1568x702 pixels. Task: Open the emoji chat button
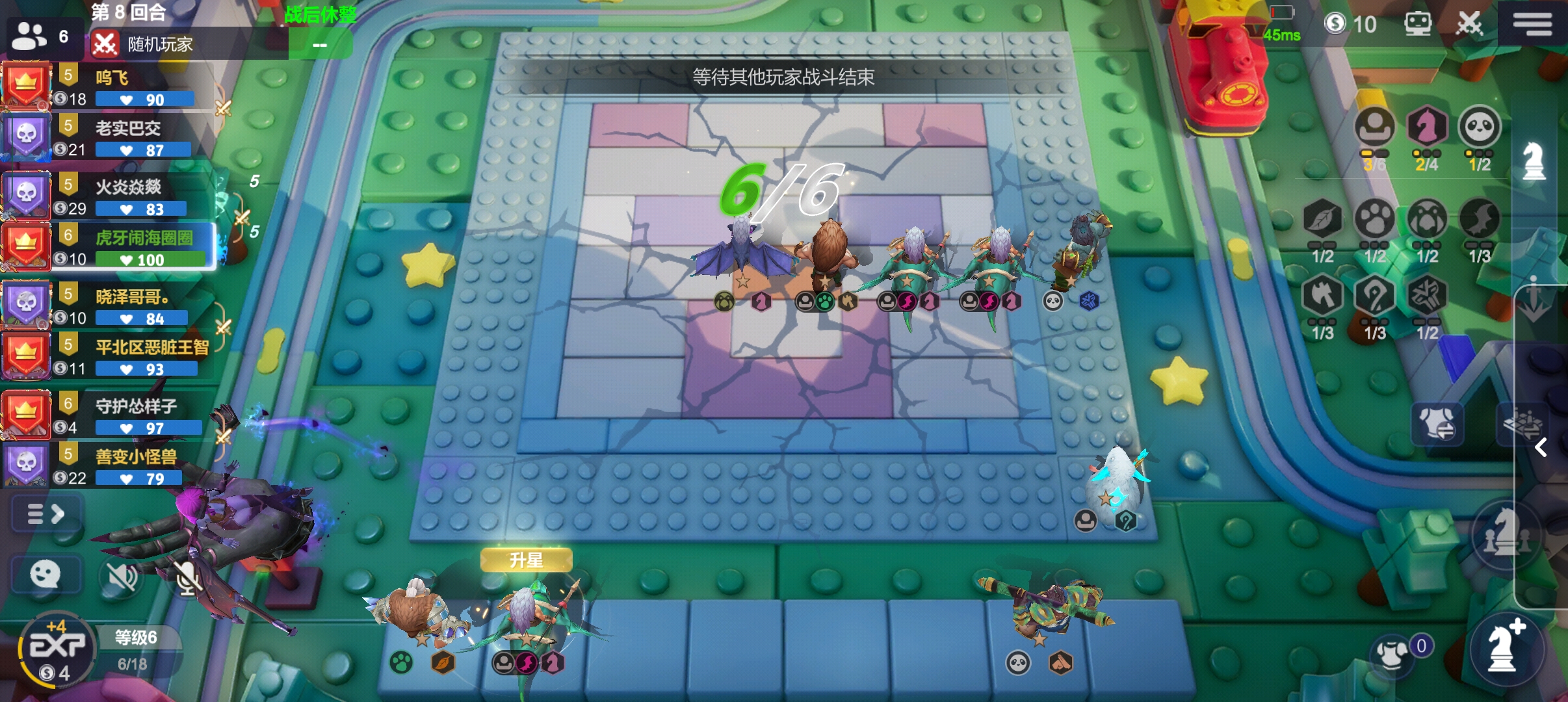point(46,575)
